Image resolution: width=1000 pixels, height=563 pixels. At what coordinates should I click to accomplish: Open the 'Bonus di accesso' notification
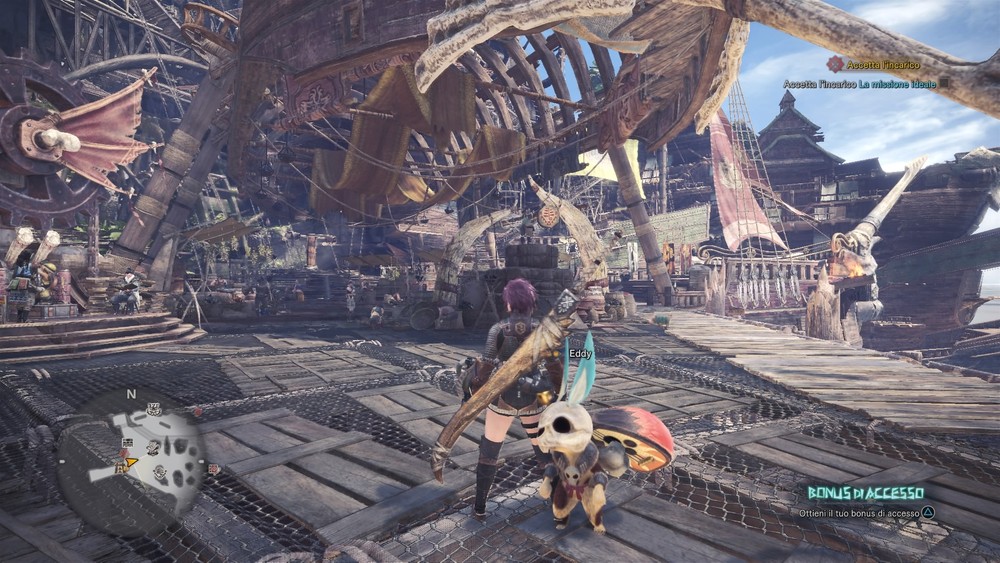(866, 493)
